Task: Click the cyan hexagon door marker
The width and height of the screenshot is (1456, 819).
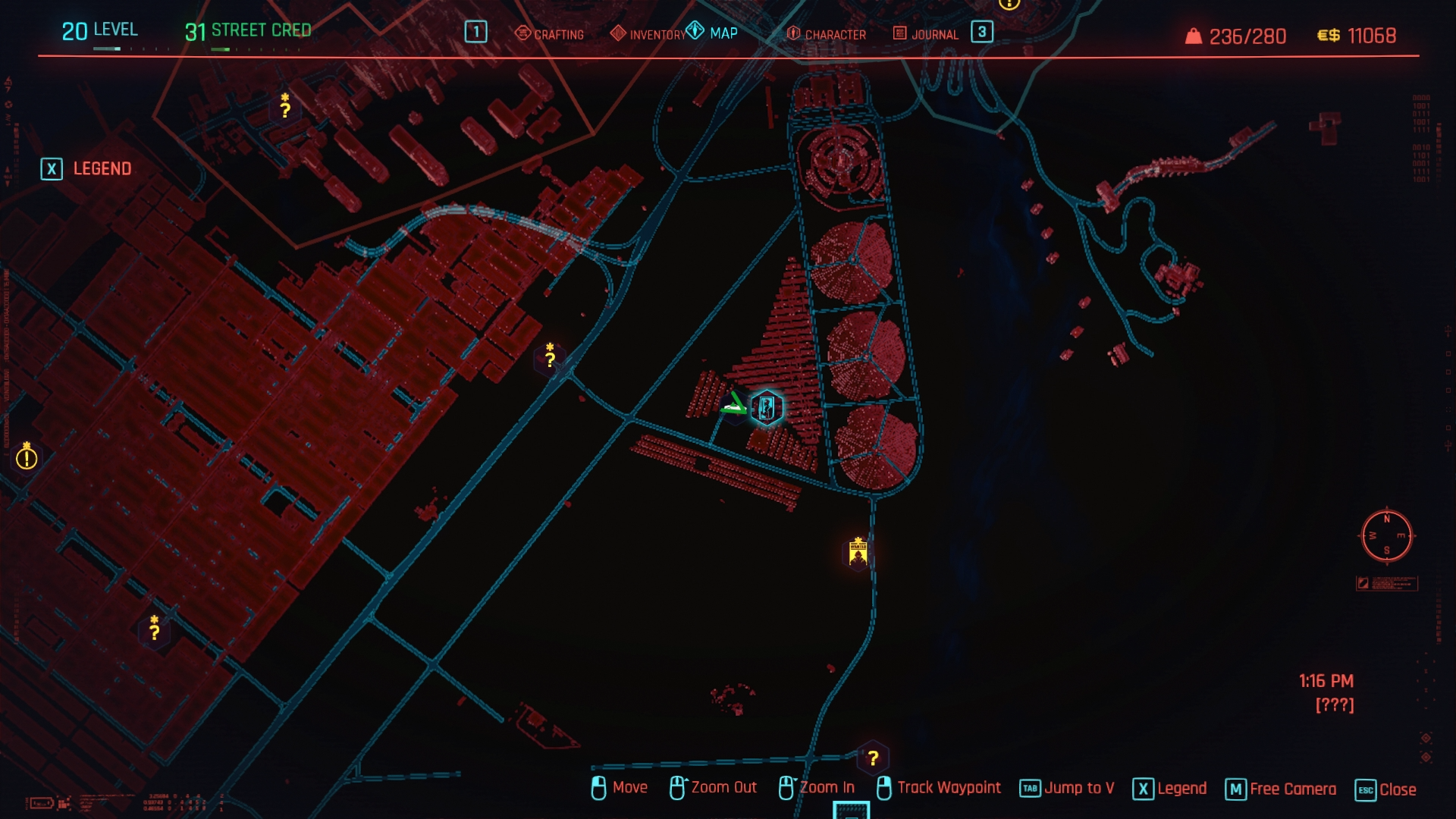Action: (x=767, y=408)
